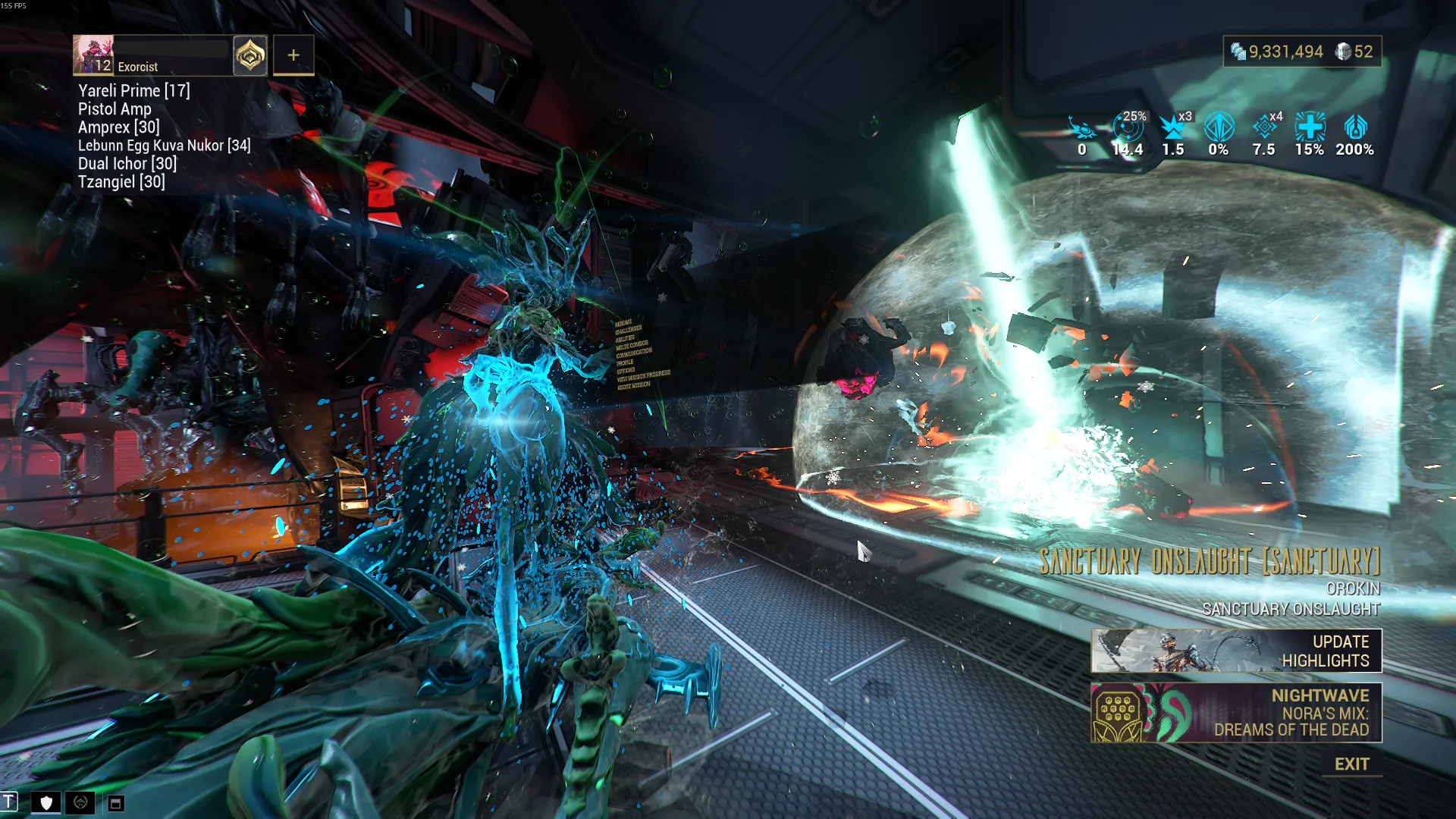Choose Abort Mission
The height and width of the screenshot is (819, 1456).
click(633, 386)
